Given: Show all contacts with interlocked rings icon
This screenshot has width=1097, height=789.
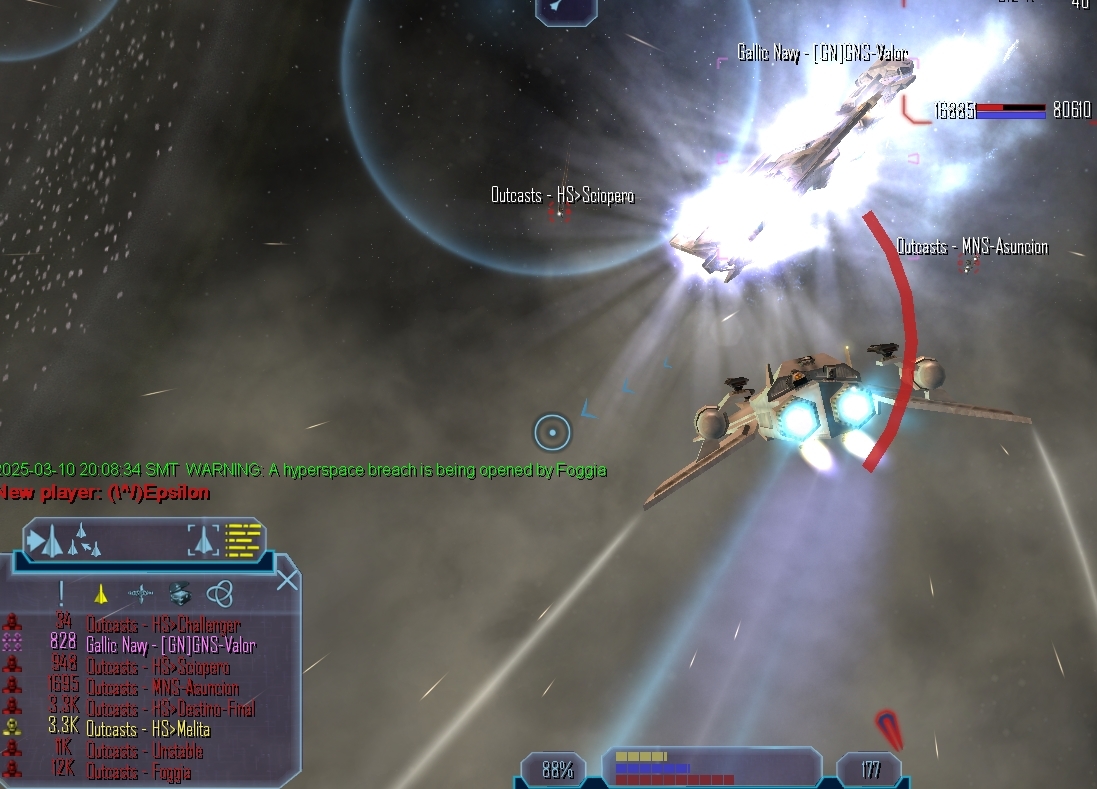Looking at the screenshot, I should pyautogui.click(x=220, y=594).
